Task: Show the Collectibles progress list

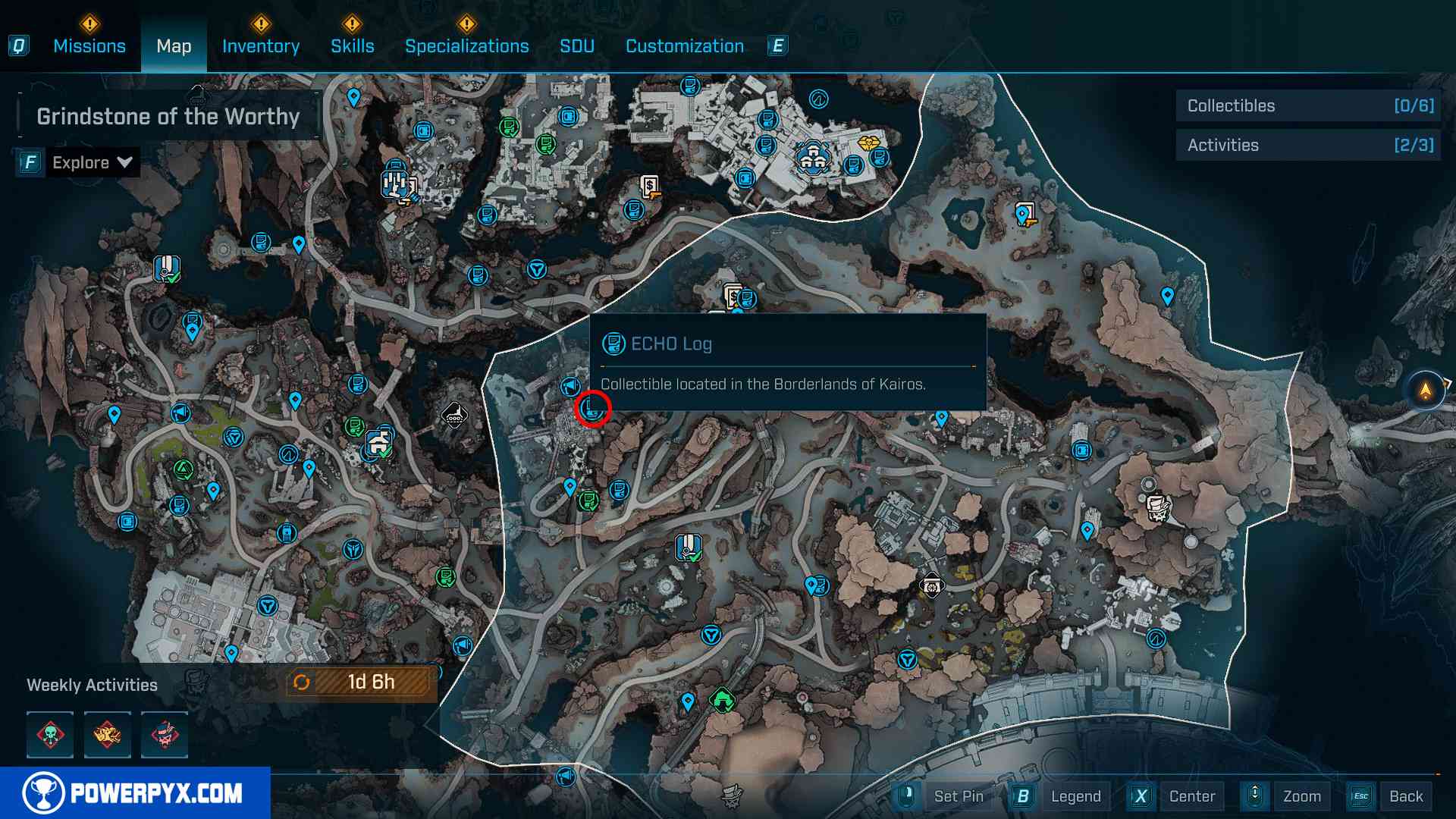Action: [1309, 106]
